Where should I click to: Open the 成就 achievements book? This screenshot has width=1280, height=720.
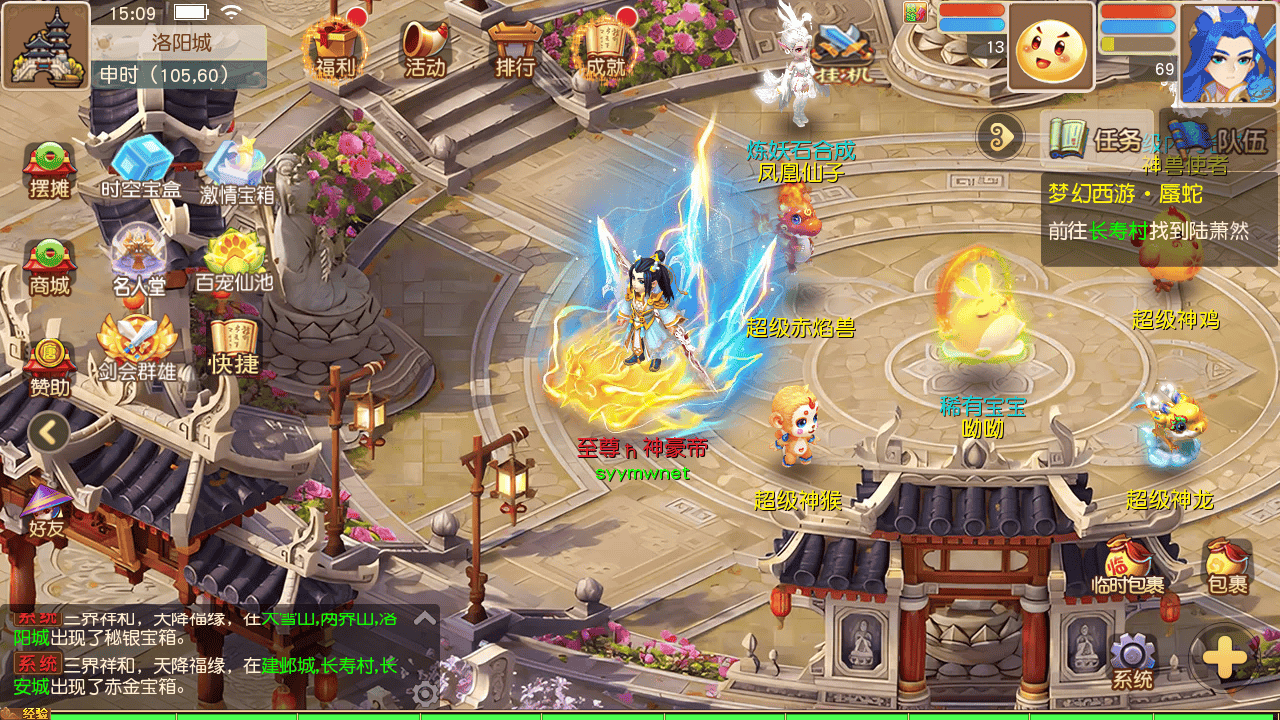(605, 46)
